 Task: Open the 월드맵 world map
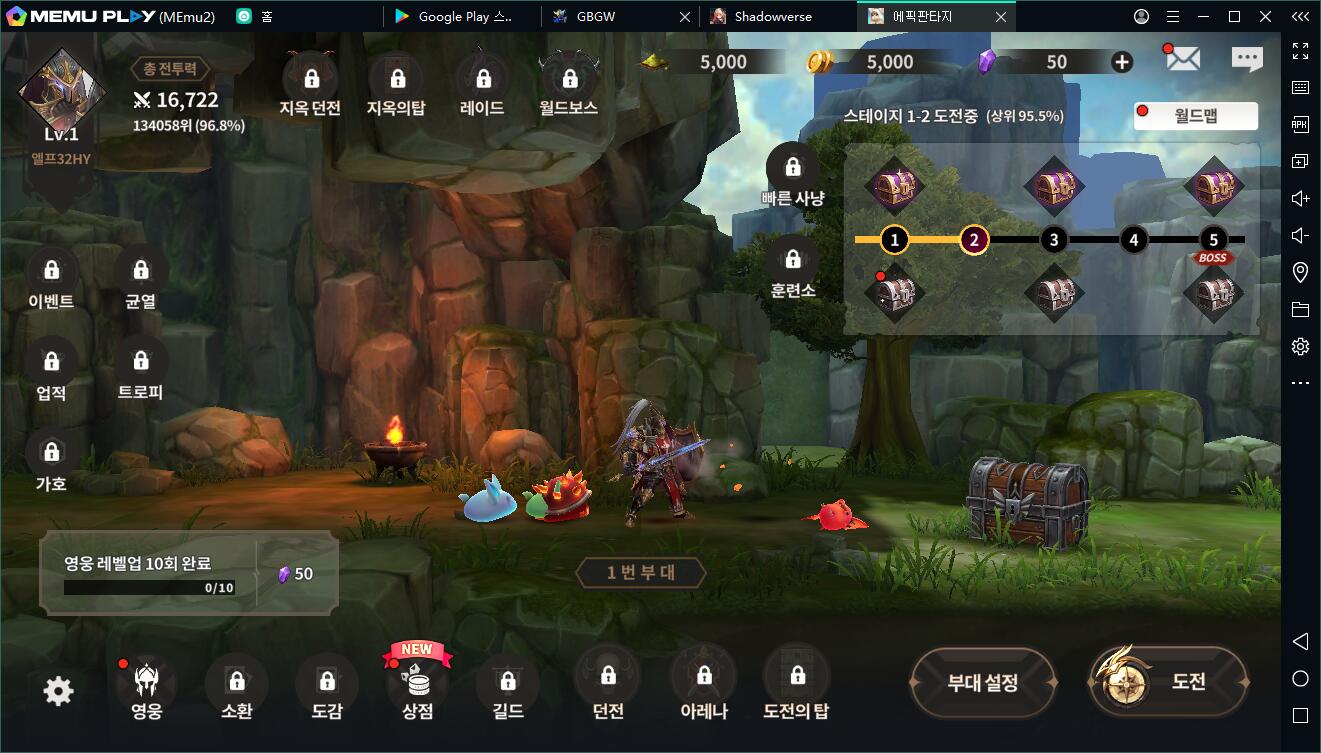click(1196, 116)
